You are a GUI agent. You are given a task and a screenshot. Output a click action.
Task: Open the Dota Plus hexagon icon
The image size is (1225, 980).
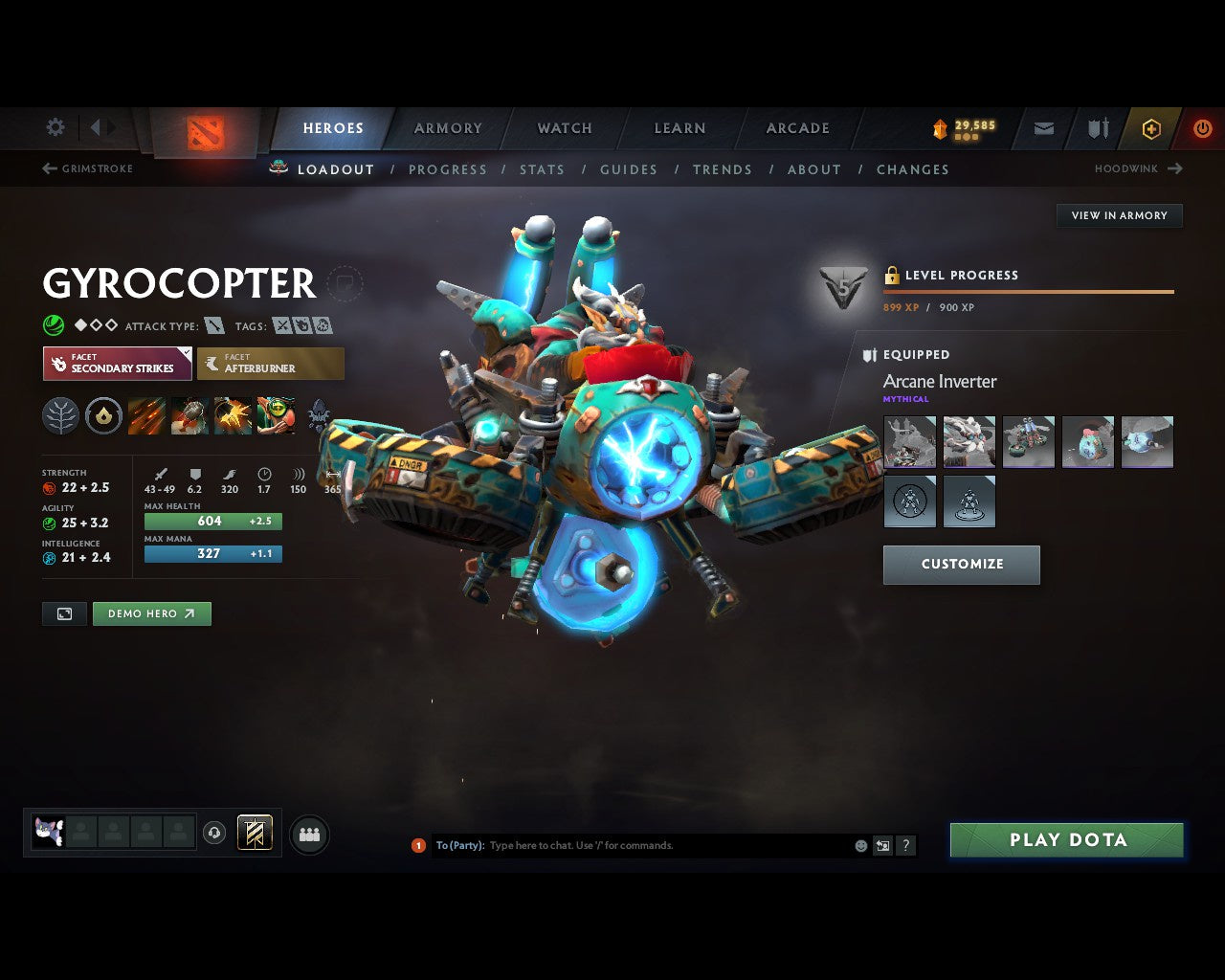pos(1151,128)
